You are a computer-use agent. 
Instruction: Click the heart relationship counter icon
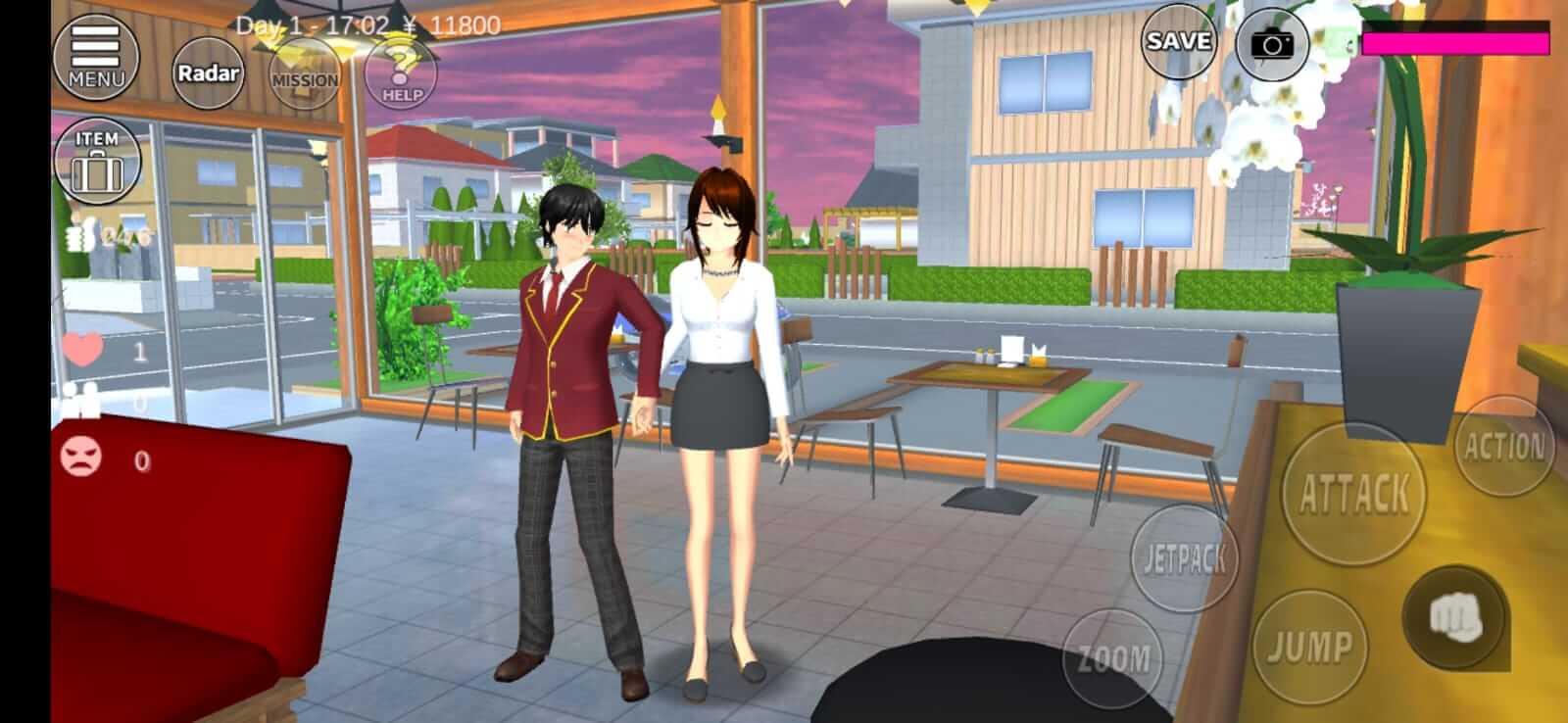(x=81, y=345)
